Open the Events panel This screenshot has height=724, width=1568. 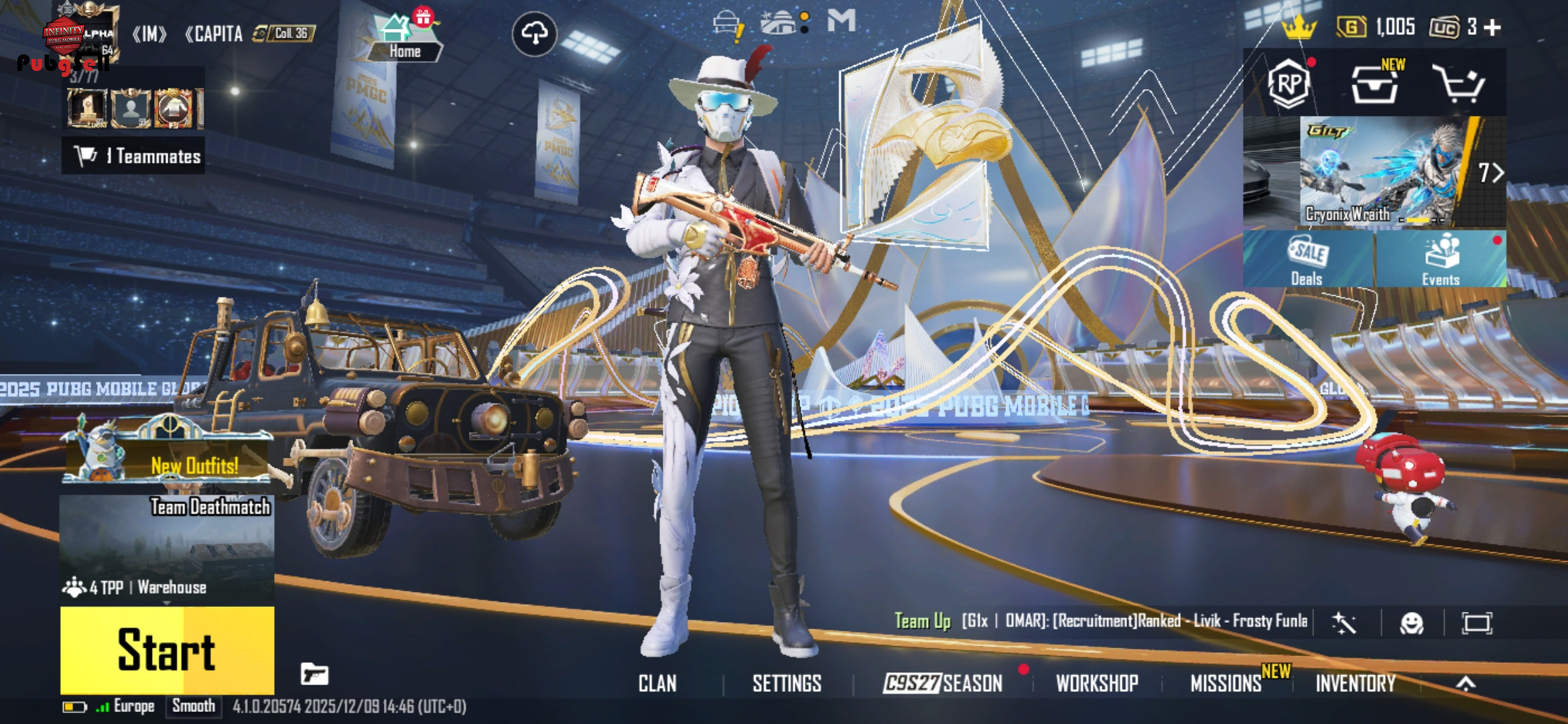1441,260
